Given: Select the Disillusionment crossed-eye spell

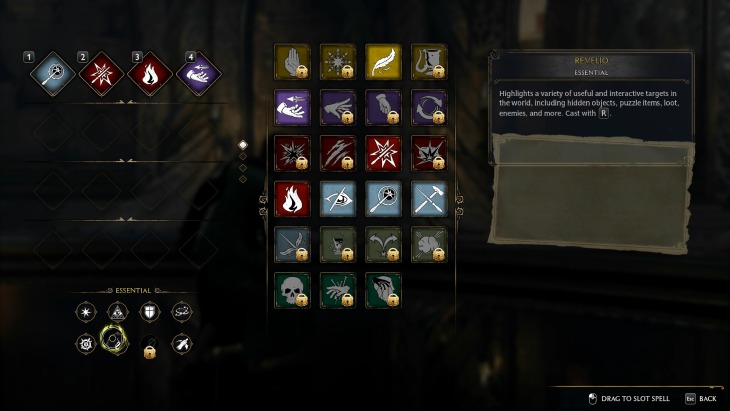Looking at the screenshot, I should coord(336,198).
